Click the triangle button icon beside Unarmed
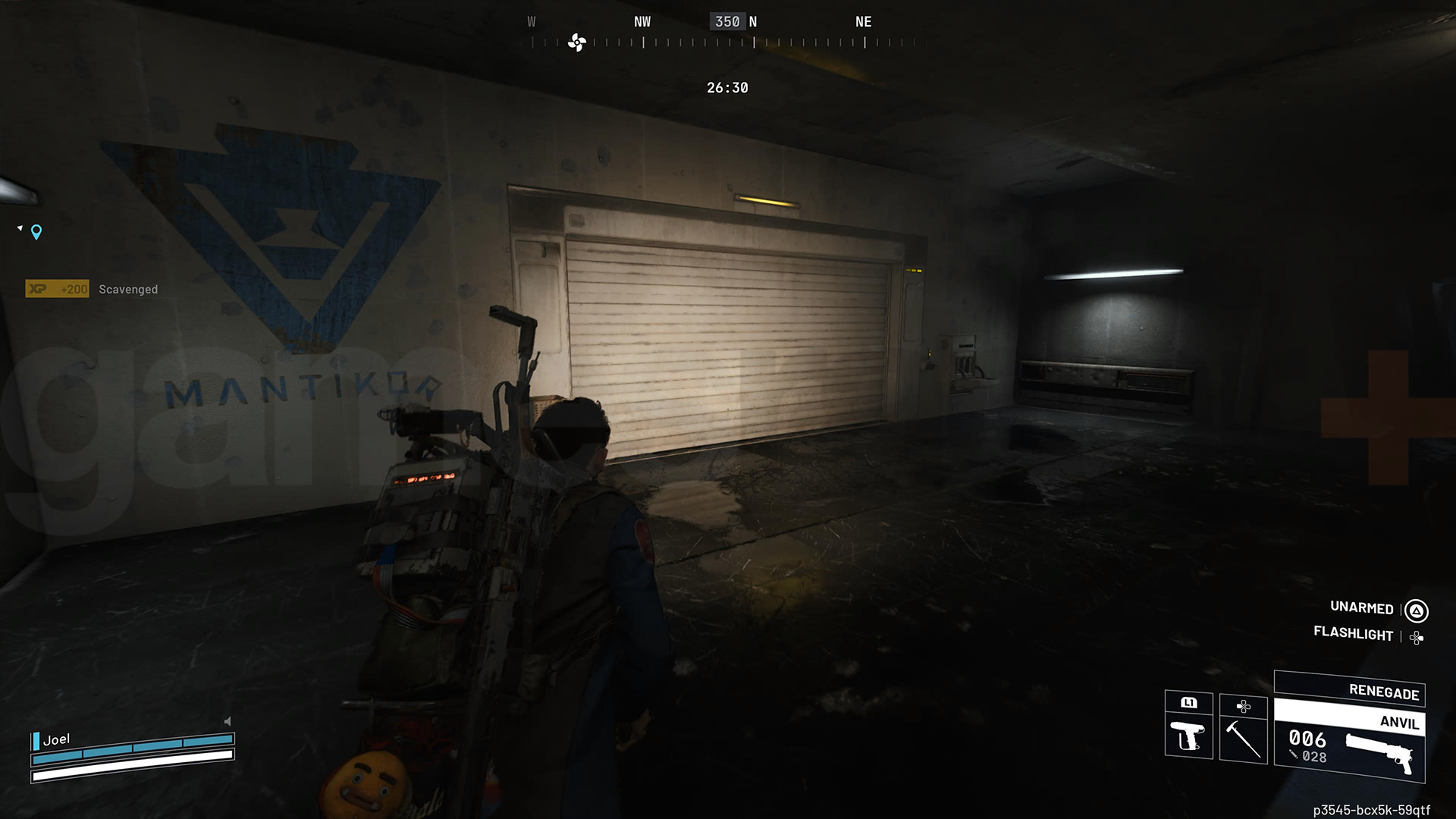Screen dimensions: 1456x819 [1417, 609]
